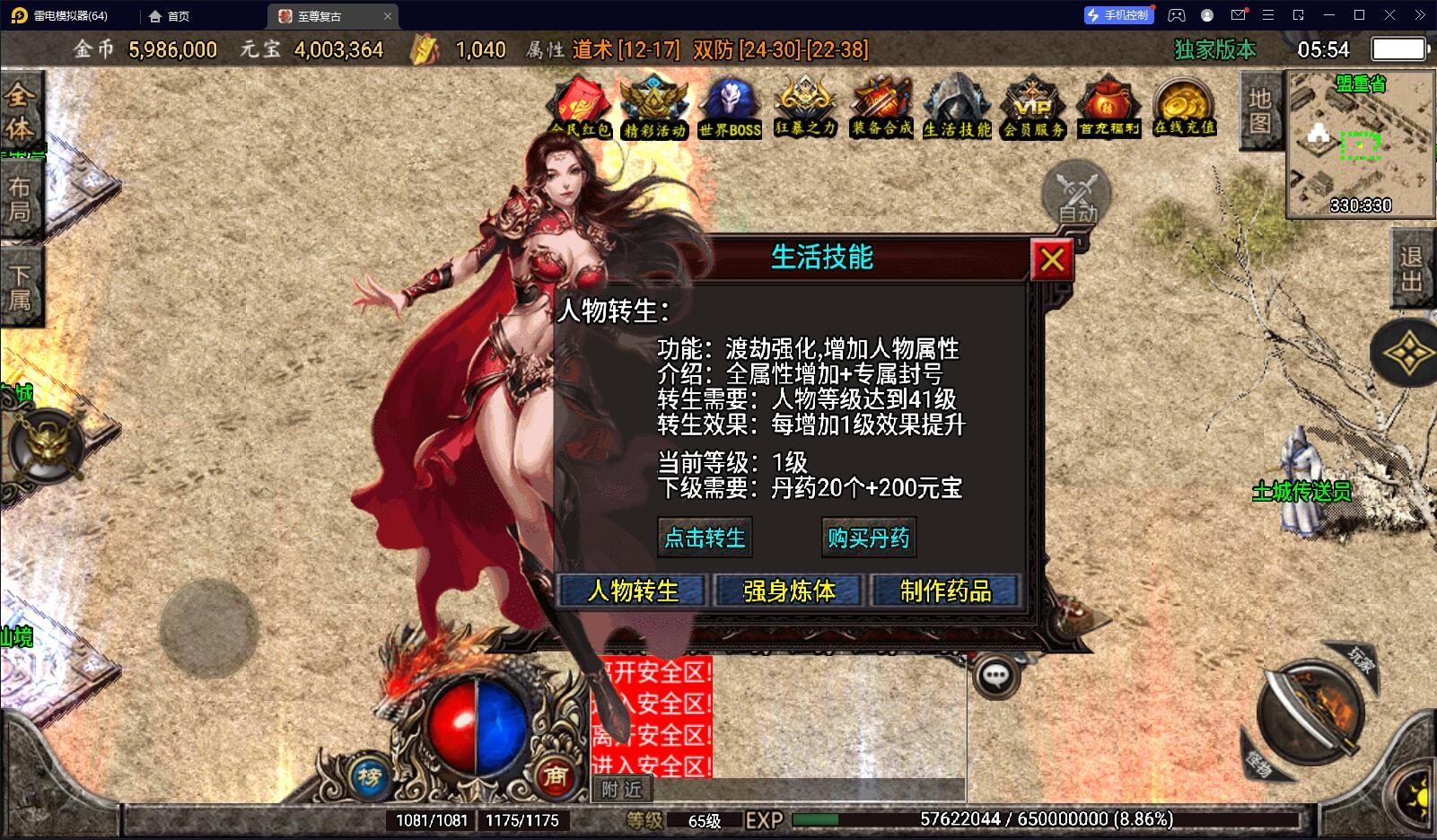The width and height of the screenshot is (1437, 840).
Task: Open the 商 shop round button
Action: coord(555,776)
